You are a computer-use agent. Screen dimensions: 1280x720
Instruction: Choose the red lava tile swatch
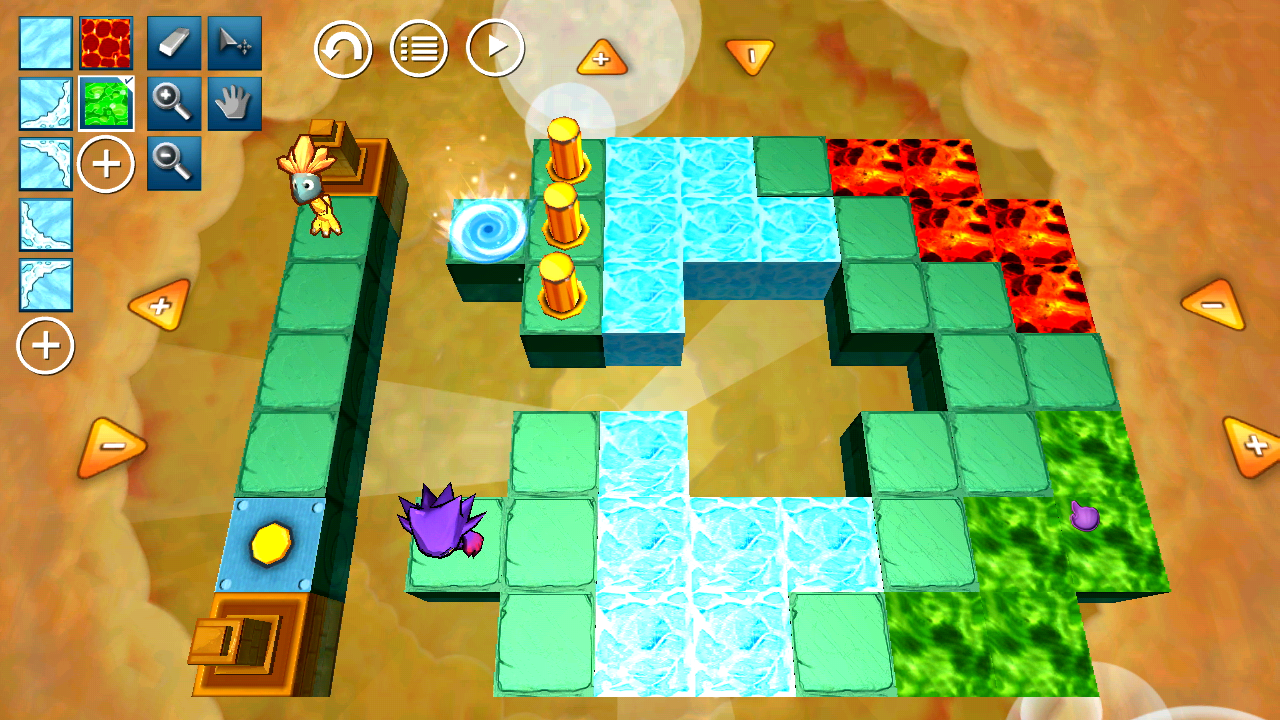click(x=106, y=43)
